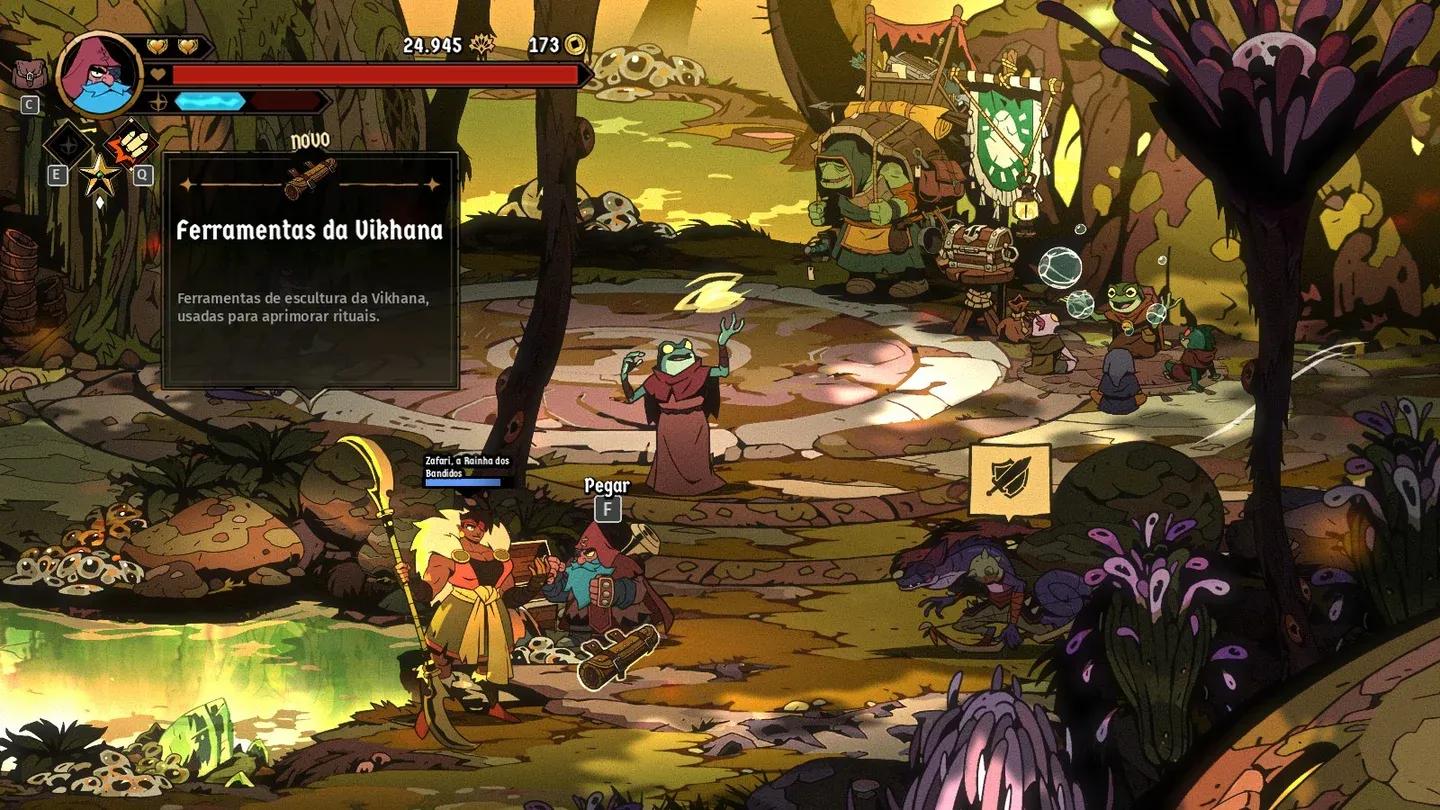Open the backpack inventory icon
The height and width of the screenshot is (810, 1440).
27,73
